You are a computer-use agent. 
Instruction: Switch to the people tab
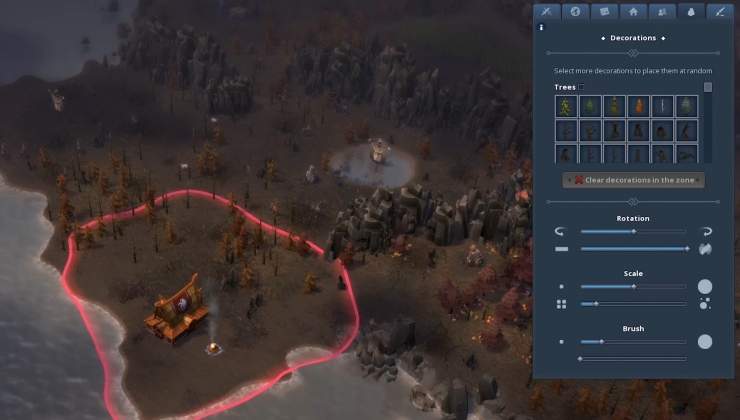point(661,12)
